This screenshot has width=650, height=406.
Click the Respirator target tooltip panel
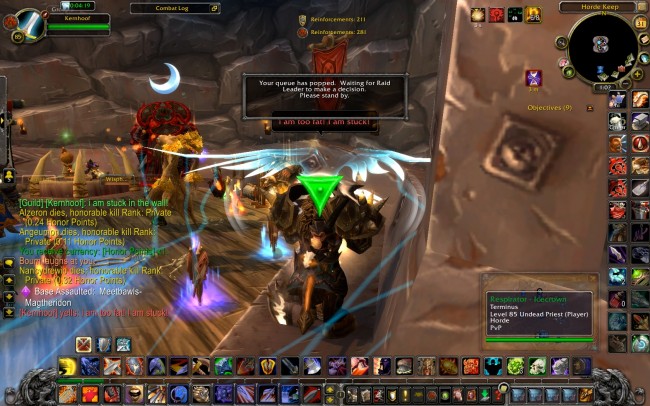tap(540, 316)
